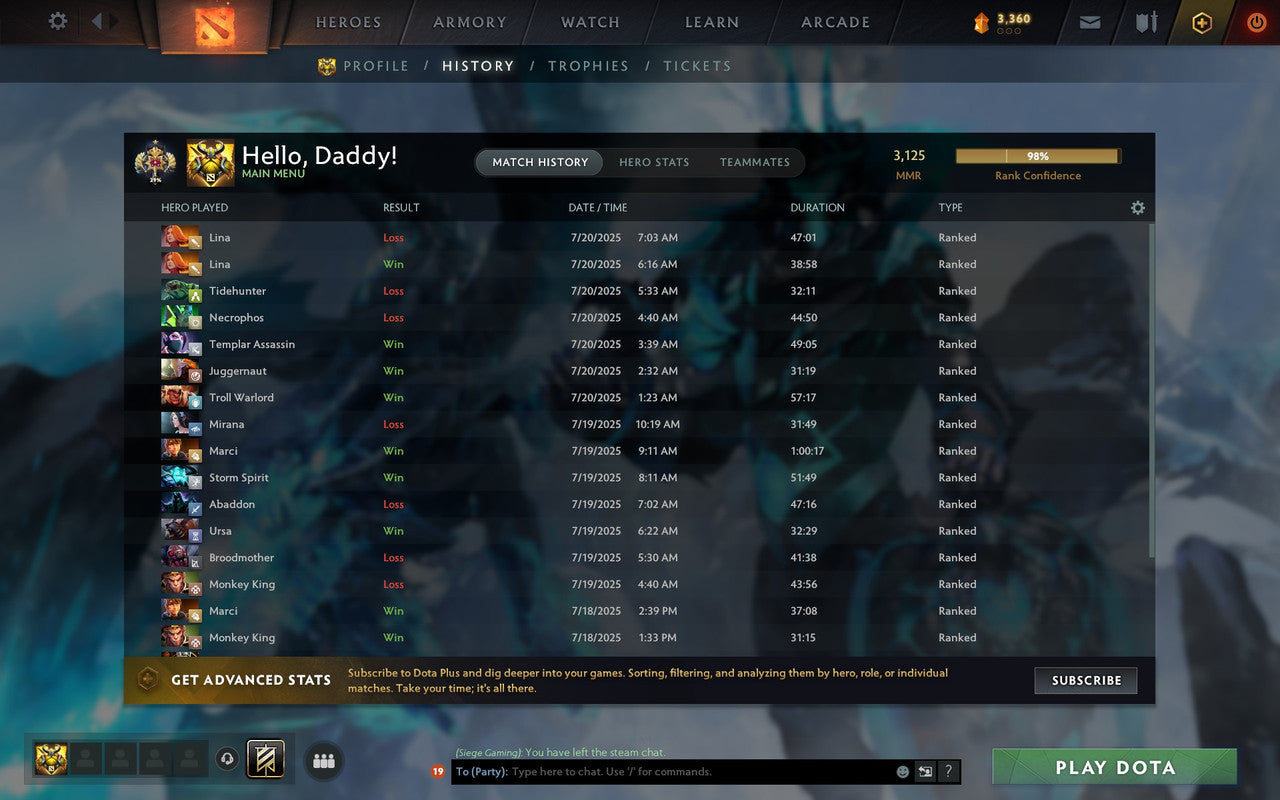Screen dimensions: 1280x800
Task: Switch to the HERO STATS tab
Action: click(654, 162)
